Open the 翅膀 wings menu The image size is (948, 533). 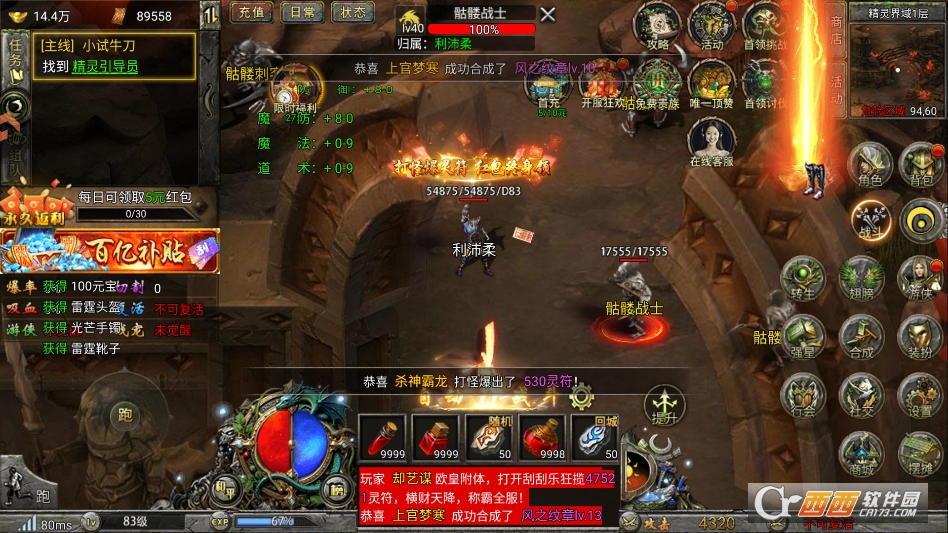[859, 278]
